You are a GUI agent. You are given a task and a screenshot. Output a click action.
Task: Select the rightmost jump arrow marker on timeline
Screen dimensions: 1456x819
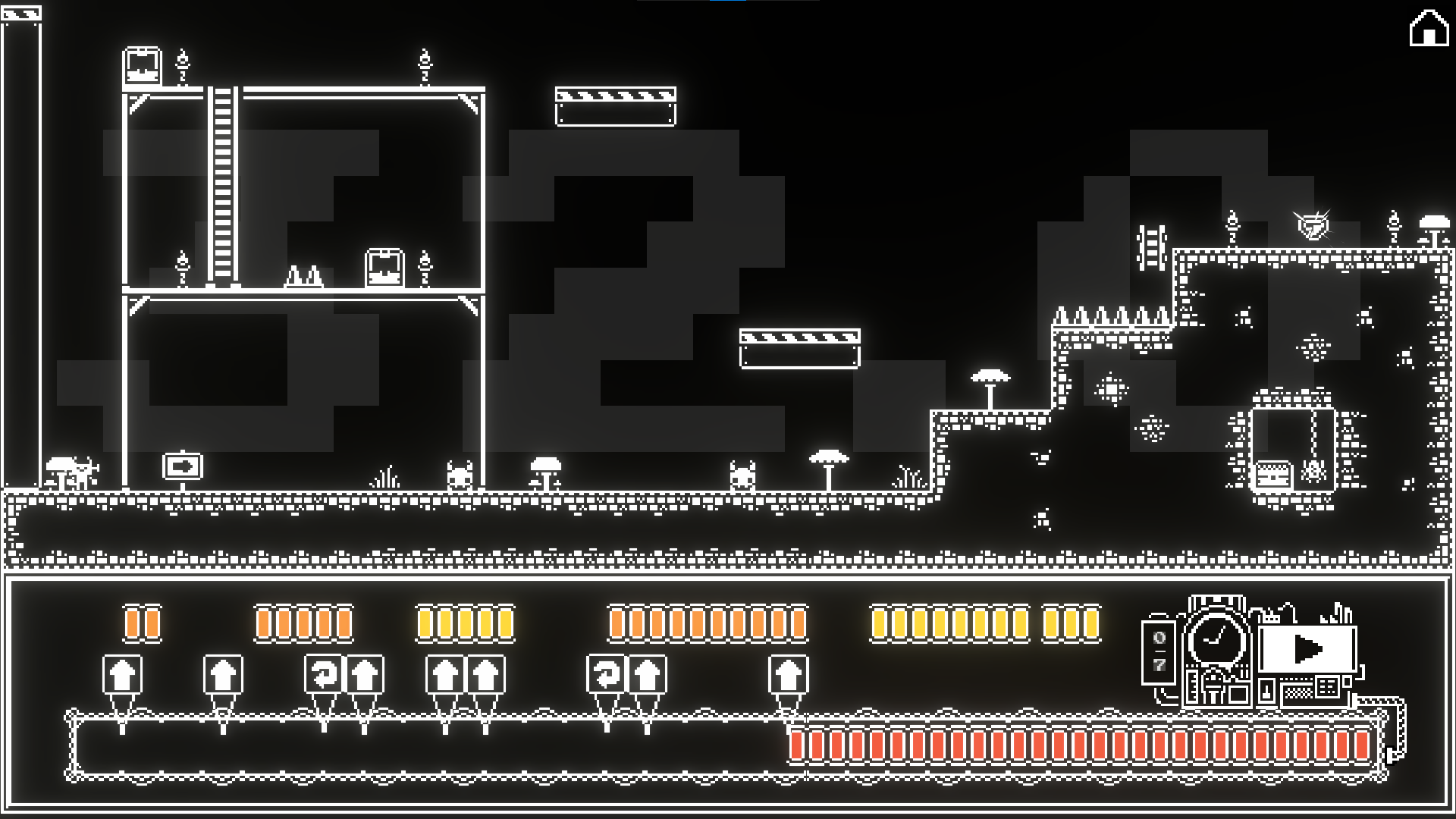point(788,674)
